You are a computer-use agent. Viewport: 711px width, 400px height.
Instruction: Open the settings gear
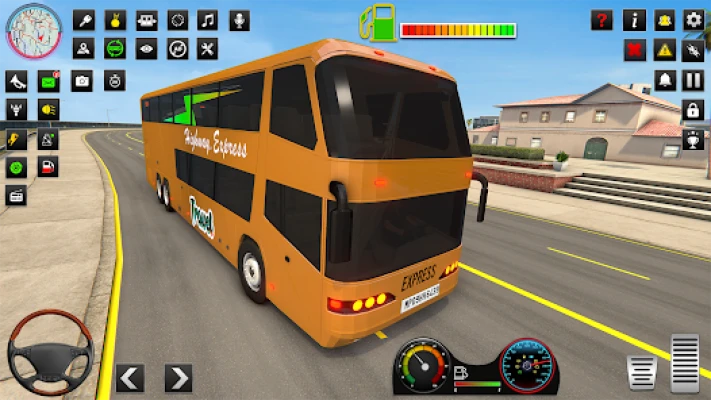pos(693,20)
